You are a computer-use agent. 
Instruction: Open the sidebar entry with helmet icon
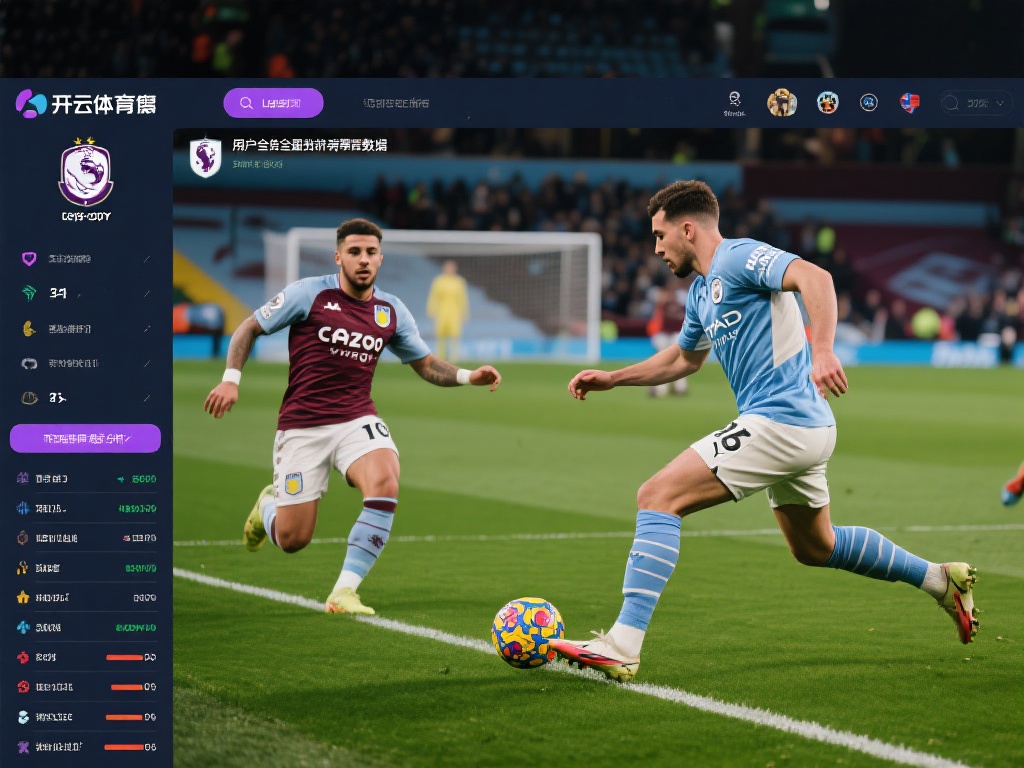85,397
